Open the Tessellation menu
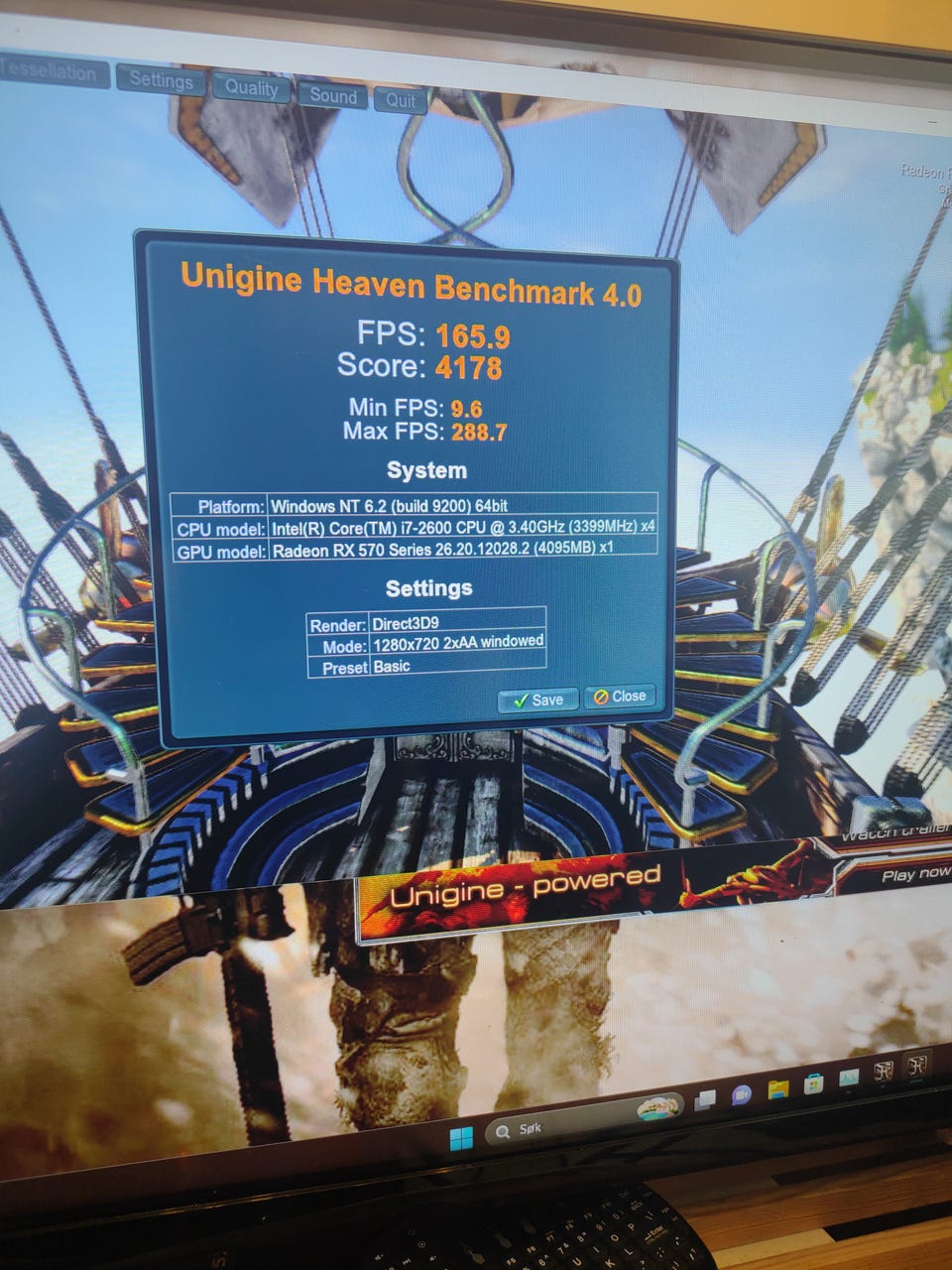Screen dimensions: 952x1270 coord(50,71)
